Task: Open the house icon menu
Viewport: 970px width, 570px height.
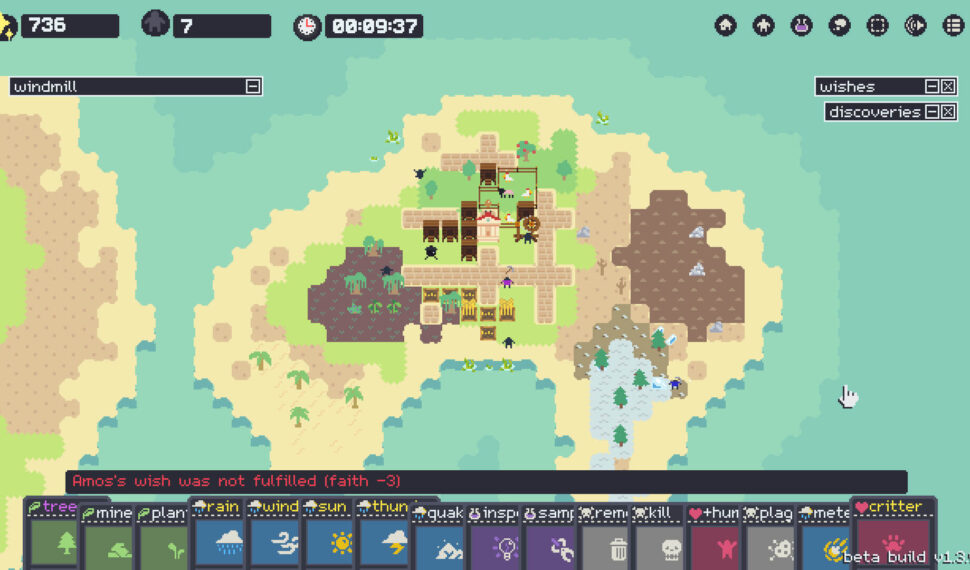Action: click(x=726, y=26)
